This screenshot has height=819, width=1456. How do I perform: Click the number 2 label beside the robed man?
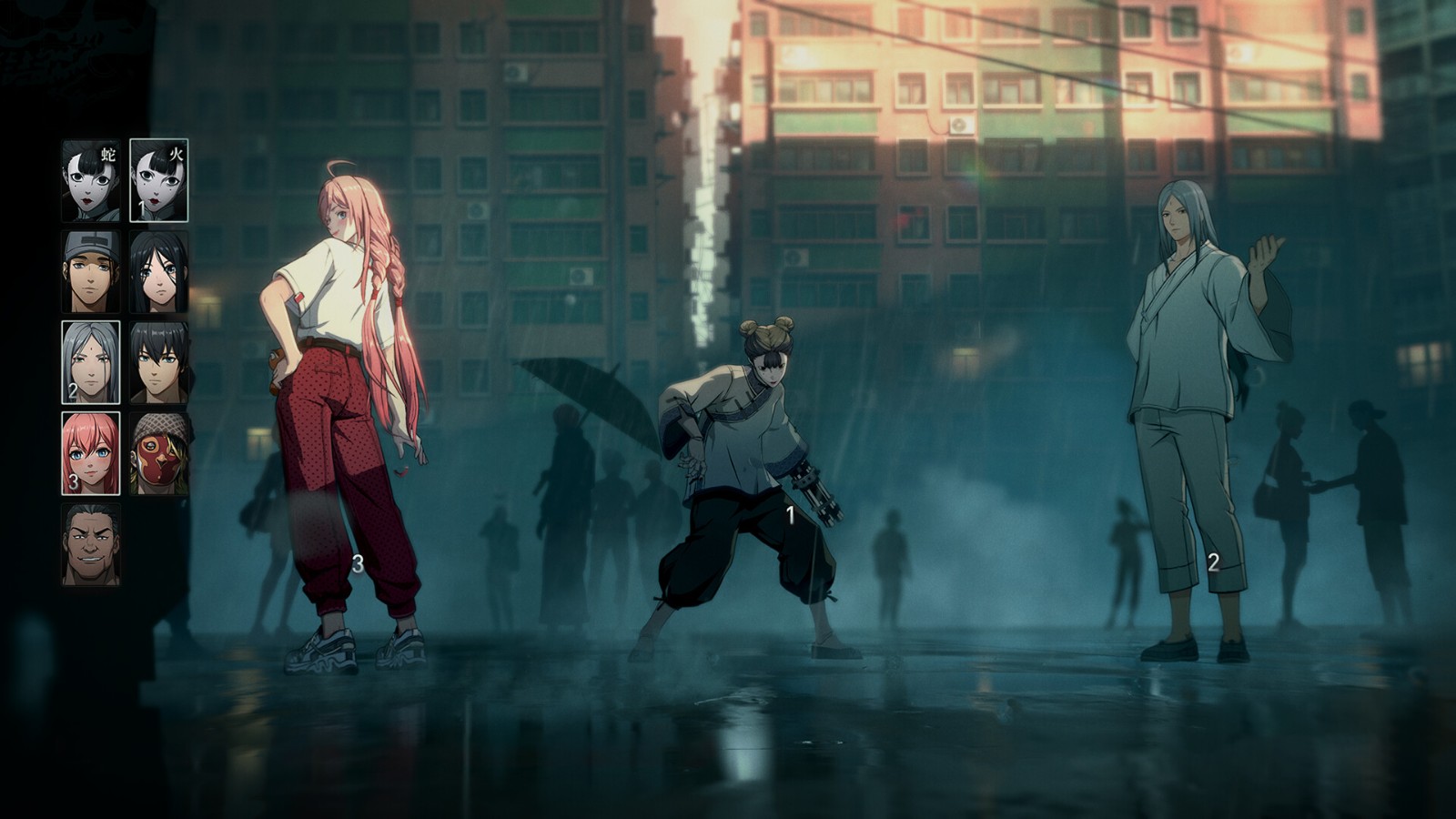(x=1212, y=562)
